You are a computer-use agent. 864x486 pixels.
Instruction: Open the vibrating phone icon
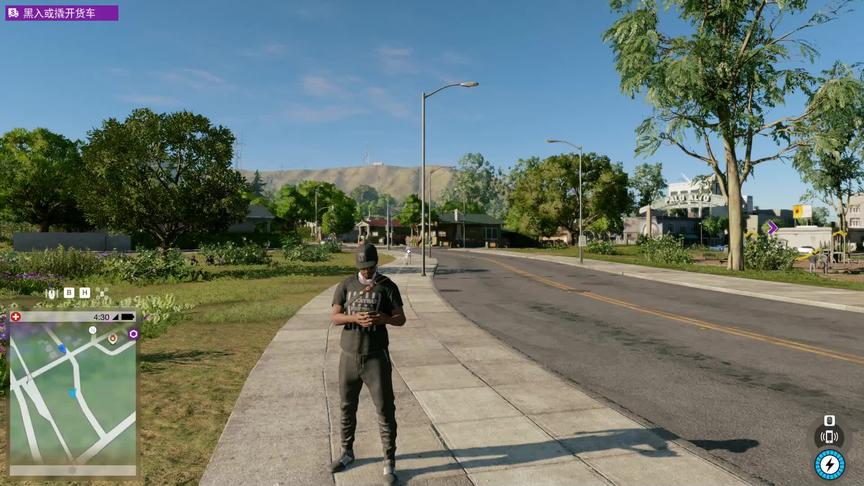pyautogui.click(x=828, y=437)
